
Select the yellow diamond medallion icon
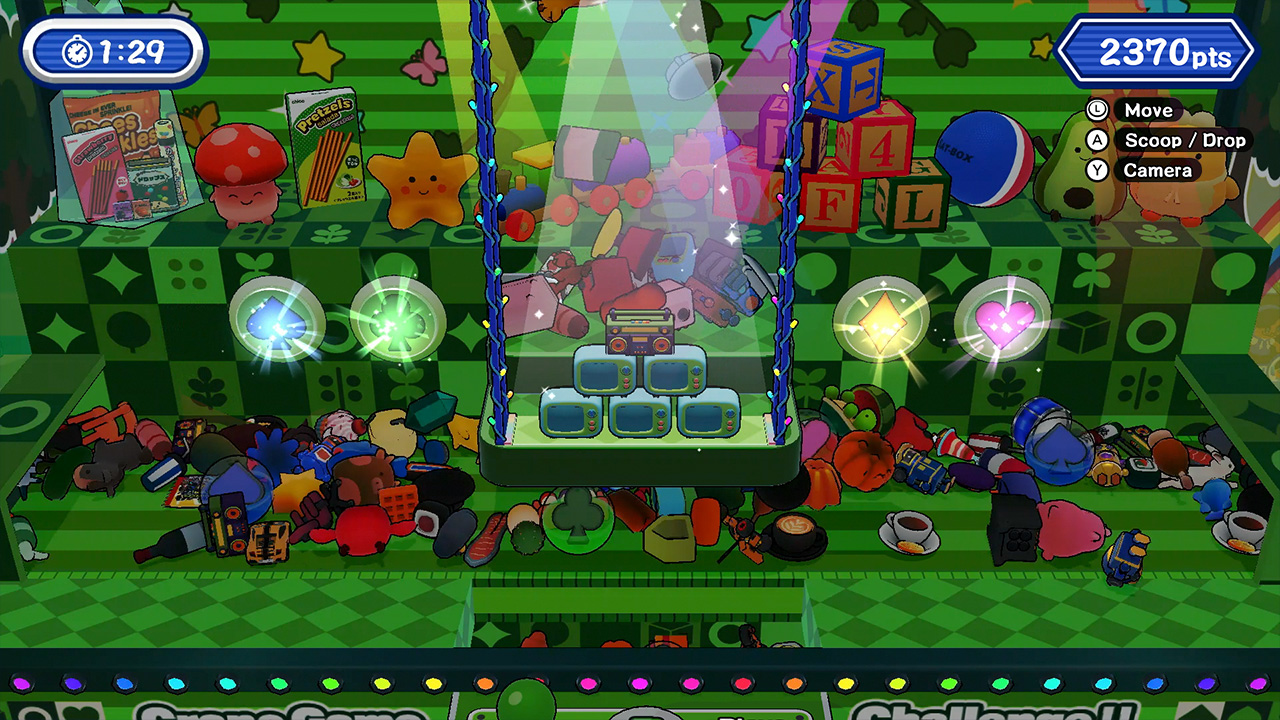[x=885, y=318]
